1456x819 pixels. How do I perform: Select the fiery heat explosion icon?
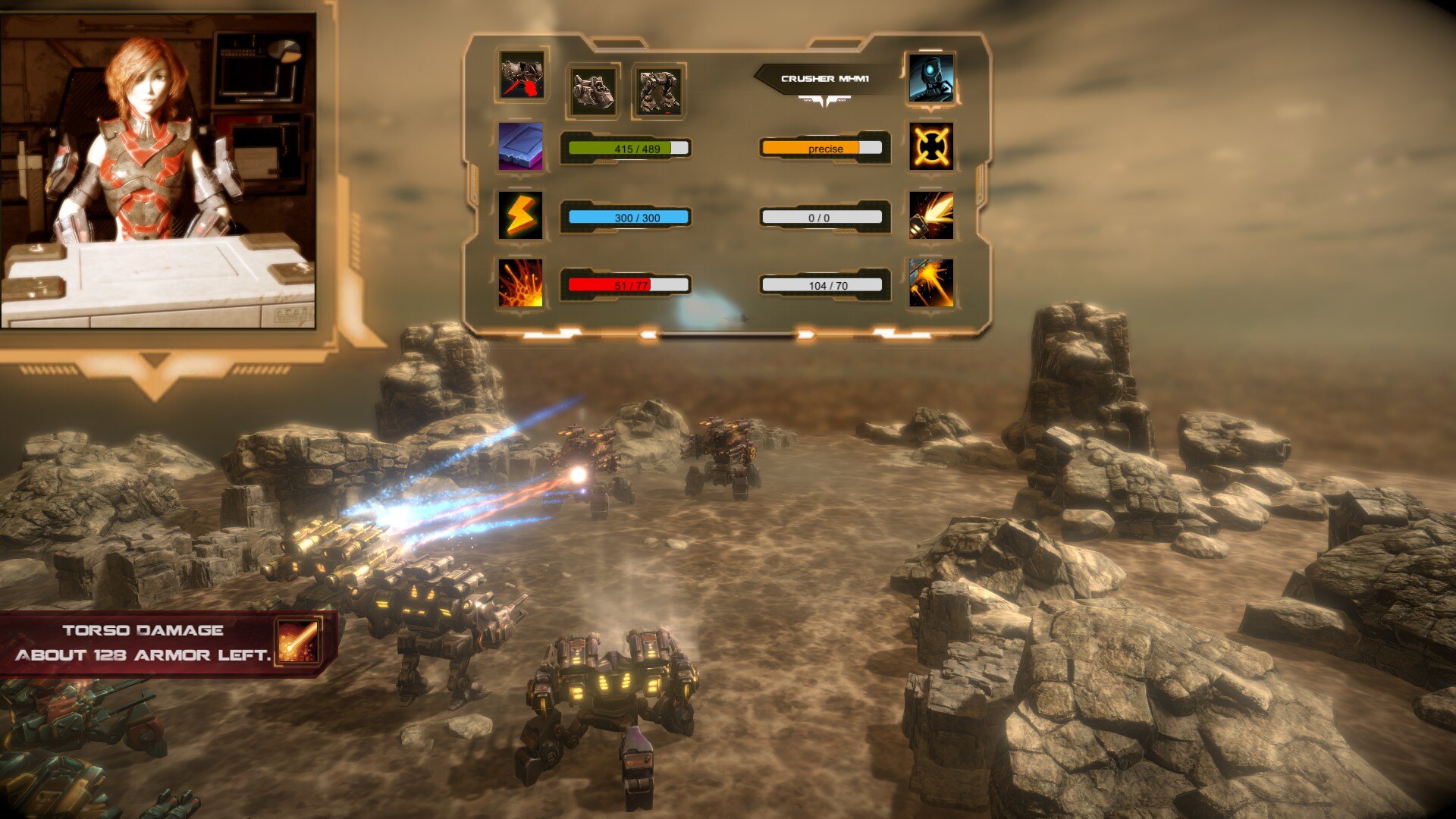click(x=520, y=283)
